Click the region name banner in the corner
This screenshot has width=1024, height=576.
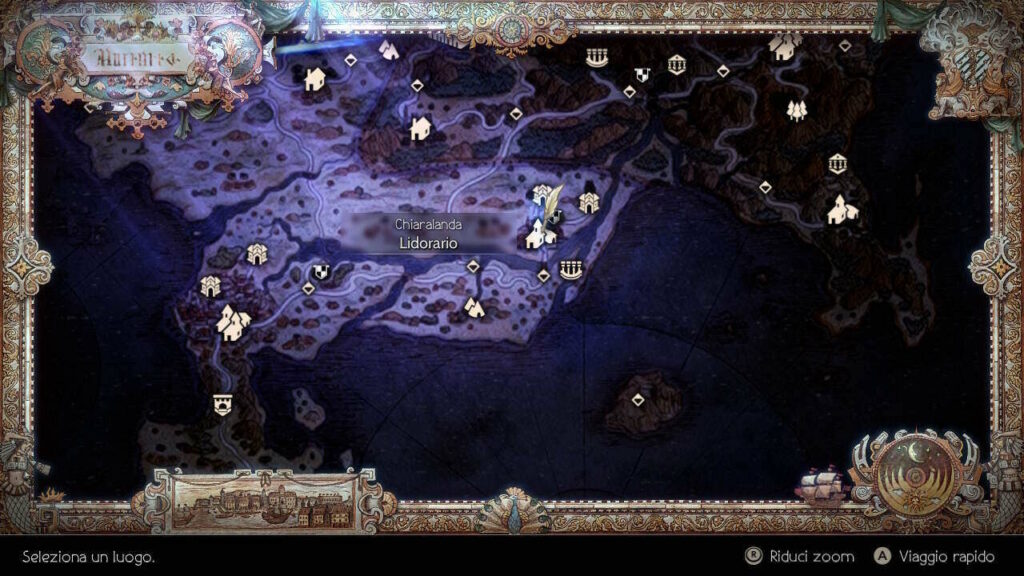click(x=130, y=56)
